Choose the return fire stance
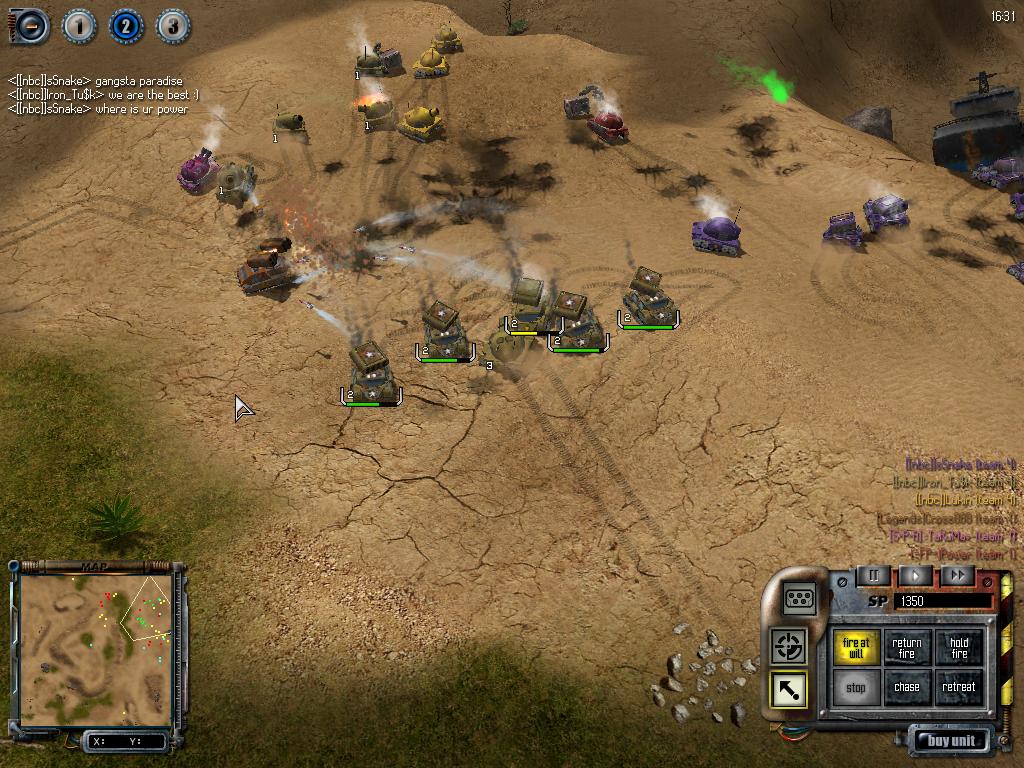 907,648
